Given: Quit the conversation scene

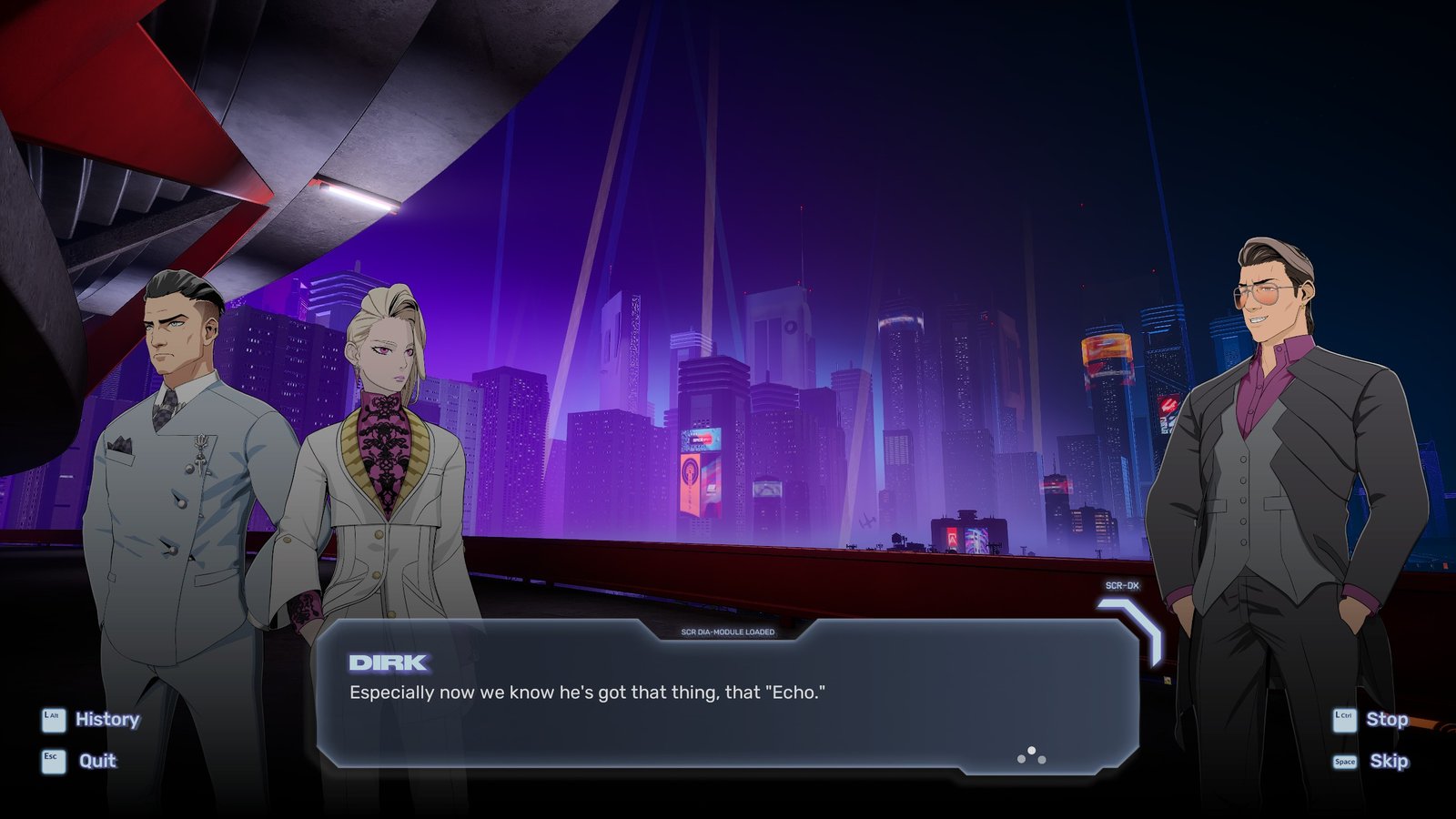Looking at the screenshot, I should [x=96, y=761].
